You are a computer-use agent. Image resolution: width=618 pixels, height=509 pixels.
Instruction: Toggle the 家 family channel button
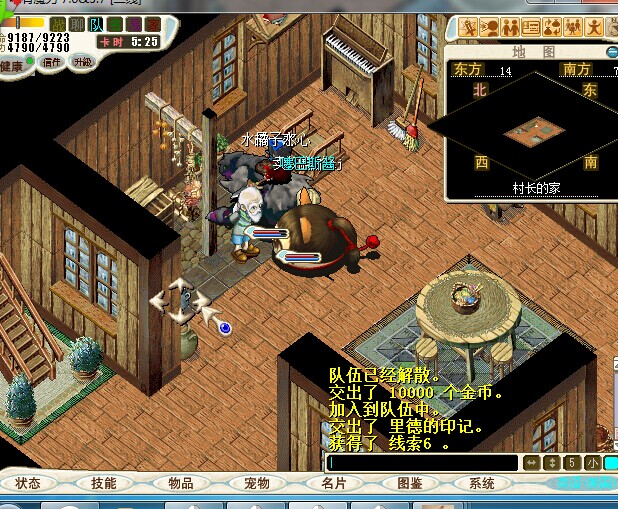point(150,24)
